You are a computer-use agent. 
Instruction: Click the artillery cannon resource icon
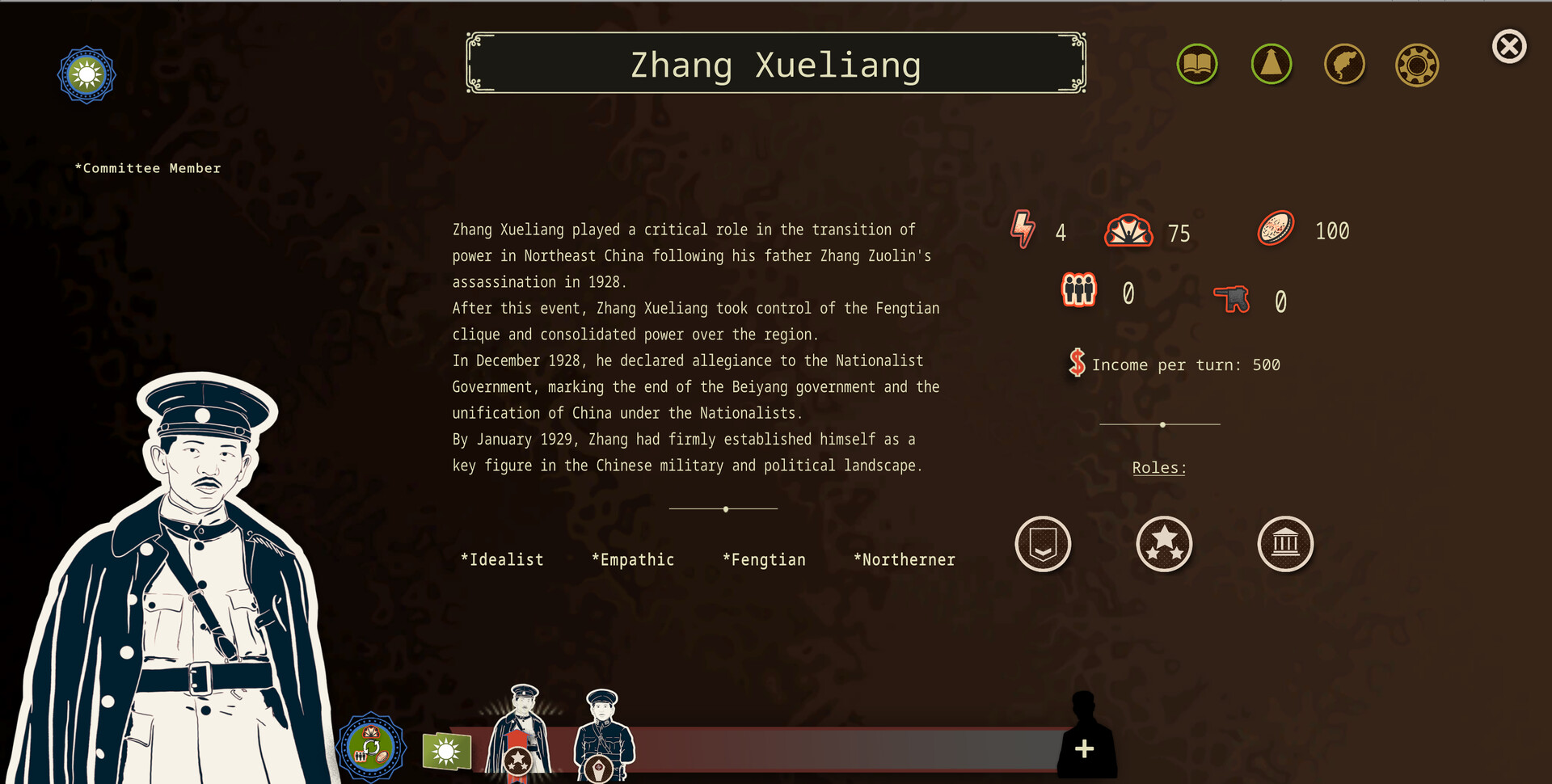[1232, 299]
